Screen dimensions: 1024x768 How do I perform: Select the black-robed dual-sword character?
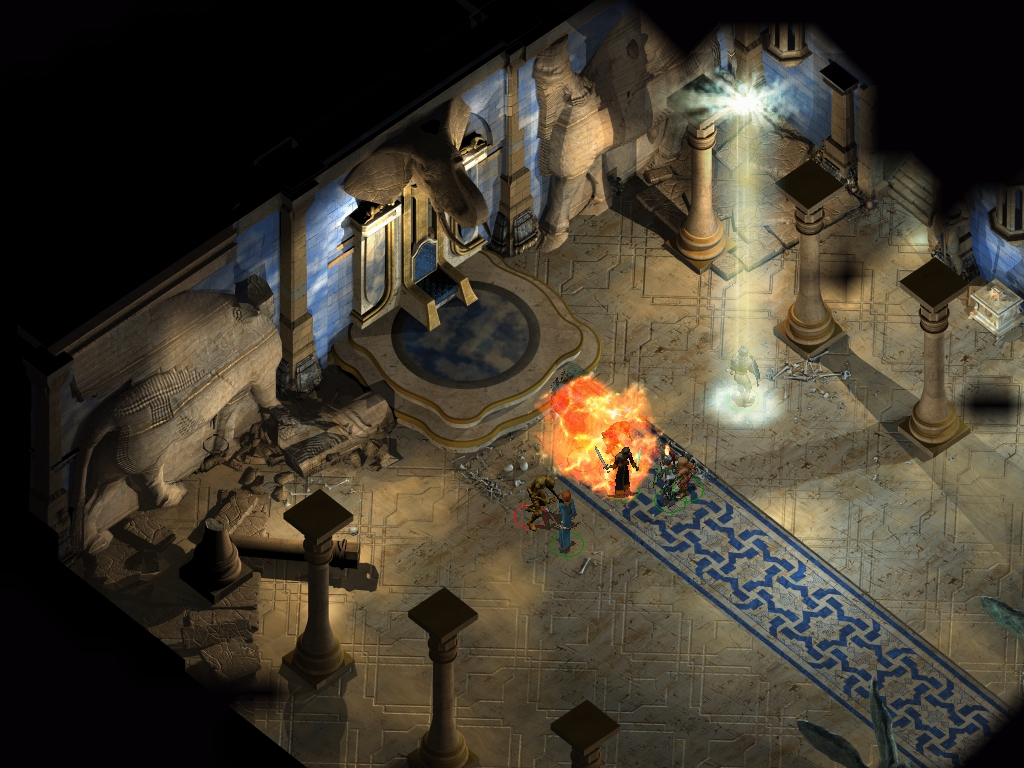point(622,470)
